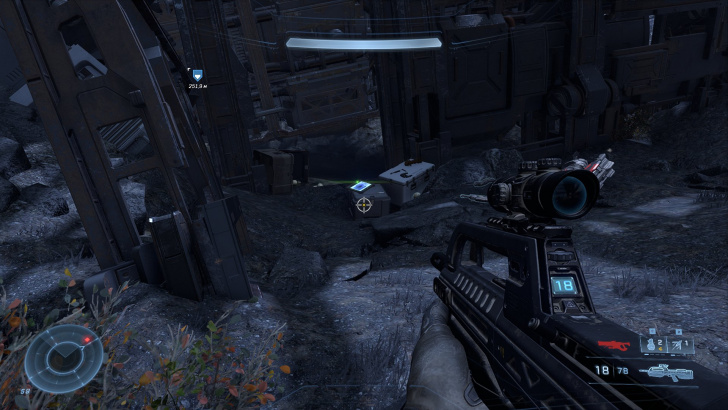Choose the frag grenade icon

pos(649,344)
